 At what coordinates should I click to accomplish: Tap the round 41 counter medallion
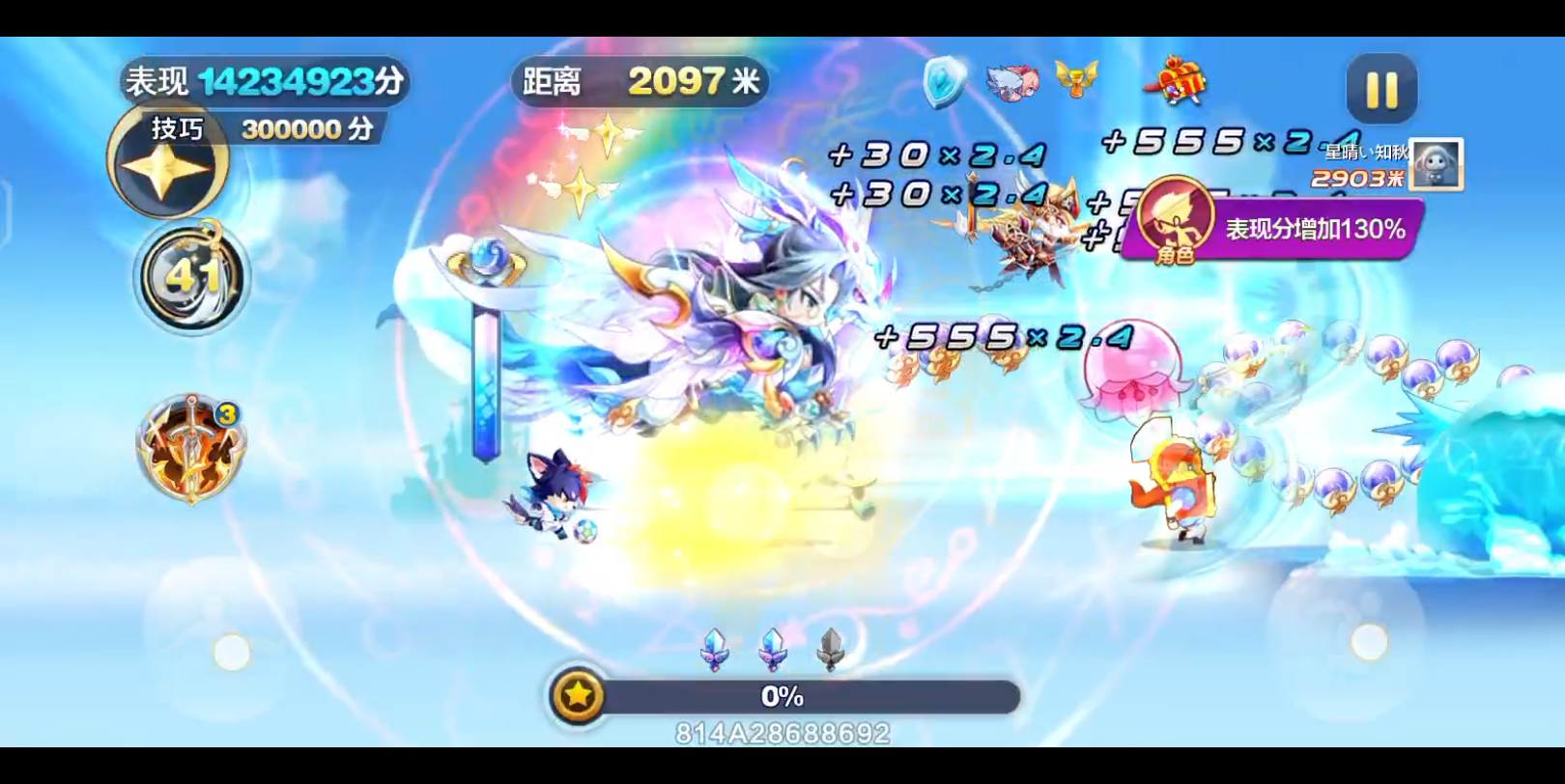(191, 278)
